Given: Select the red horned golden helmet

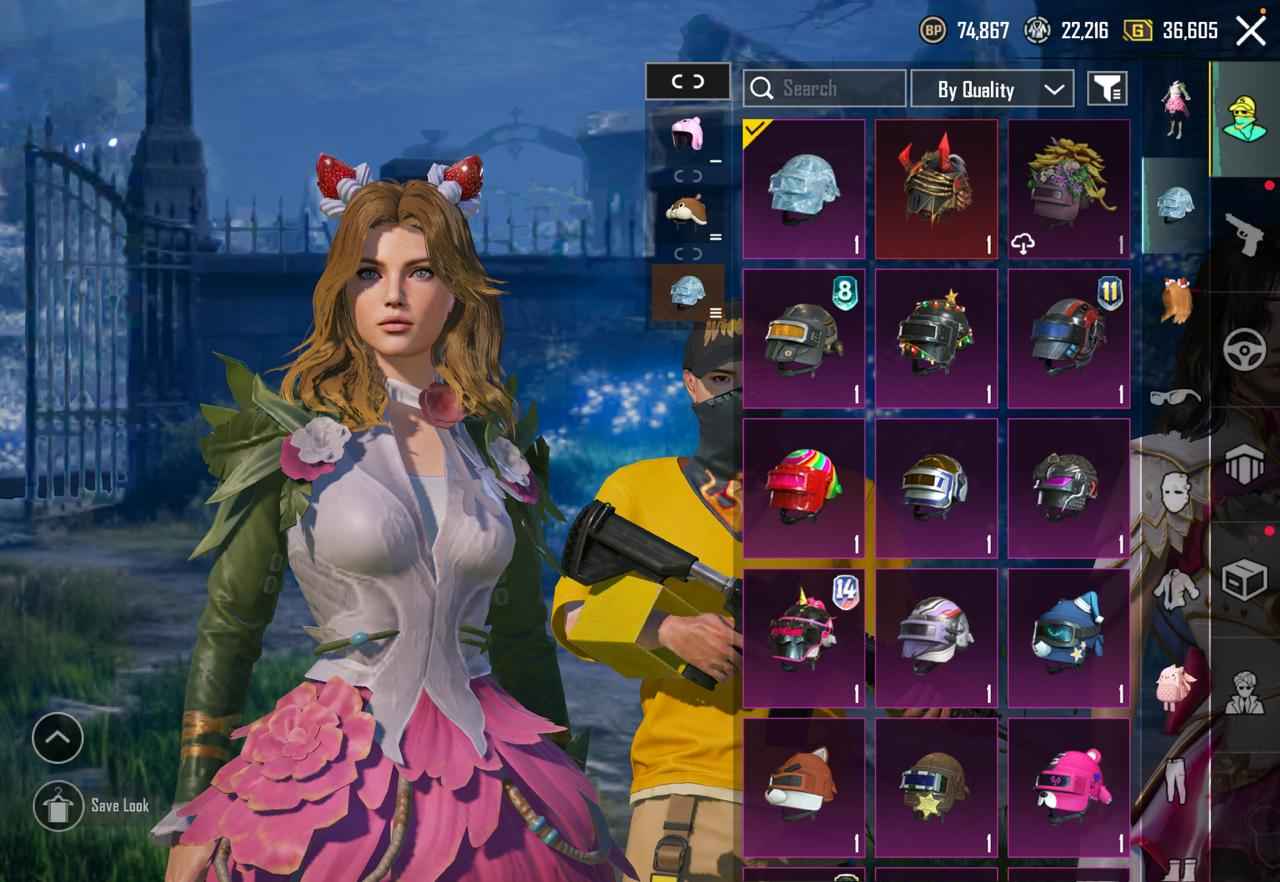Looking at the screenshot, I should (x=936, y=190).
